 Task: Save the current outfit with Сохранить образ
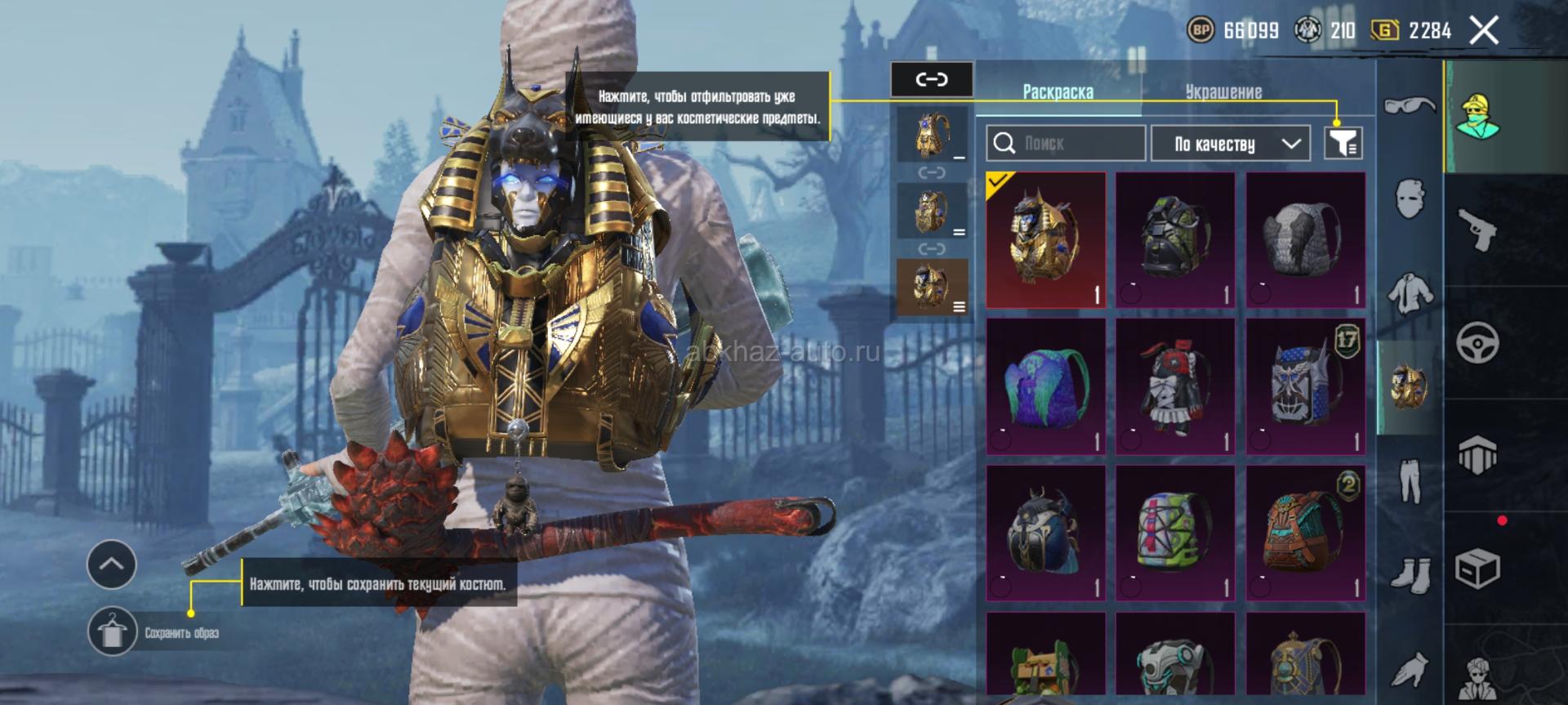tap(113, 631)
